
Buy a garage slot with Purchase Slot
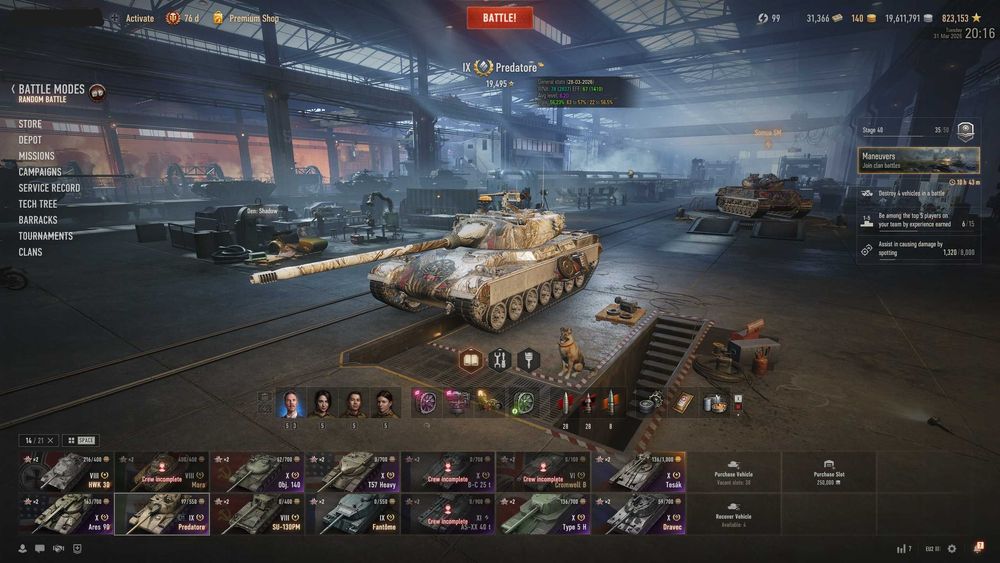pos(829,471)
